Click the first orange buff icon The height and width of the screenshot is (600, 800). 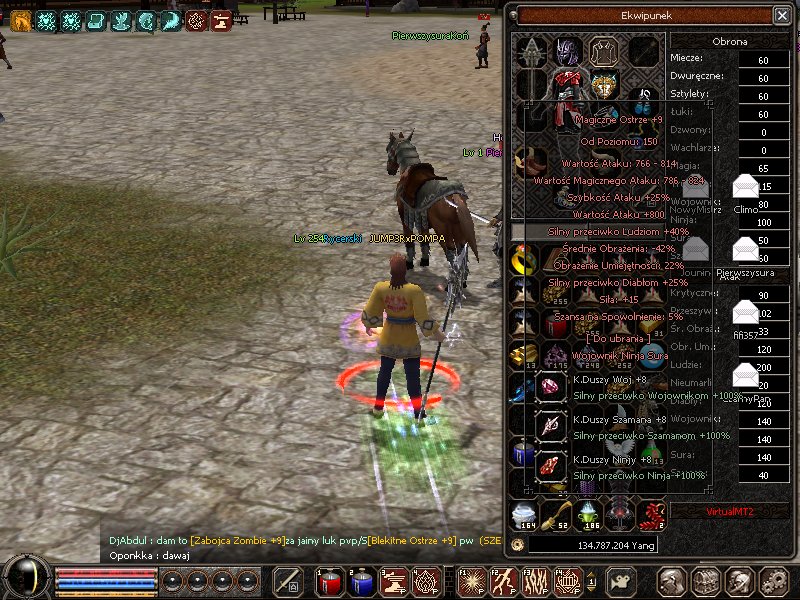[21, 20]
